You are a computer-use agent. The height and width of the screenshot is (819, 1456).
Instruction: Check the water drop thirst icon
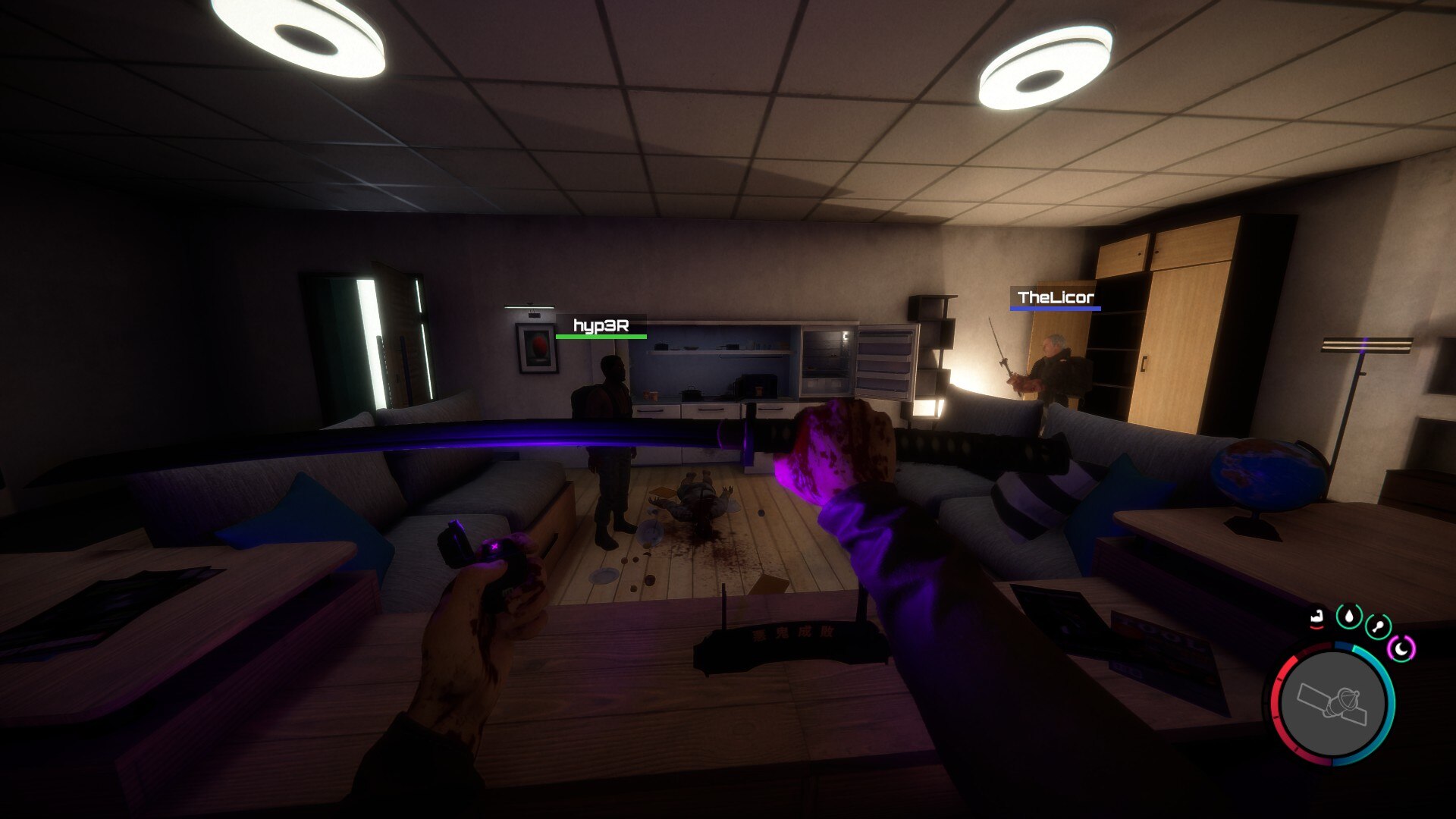point(1348,617)
